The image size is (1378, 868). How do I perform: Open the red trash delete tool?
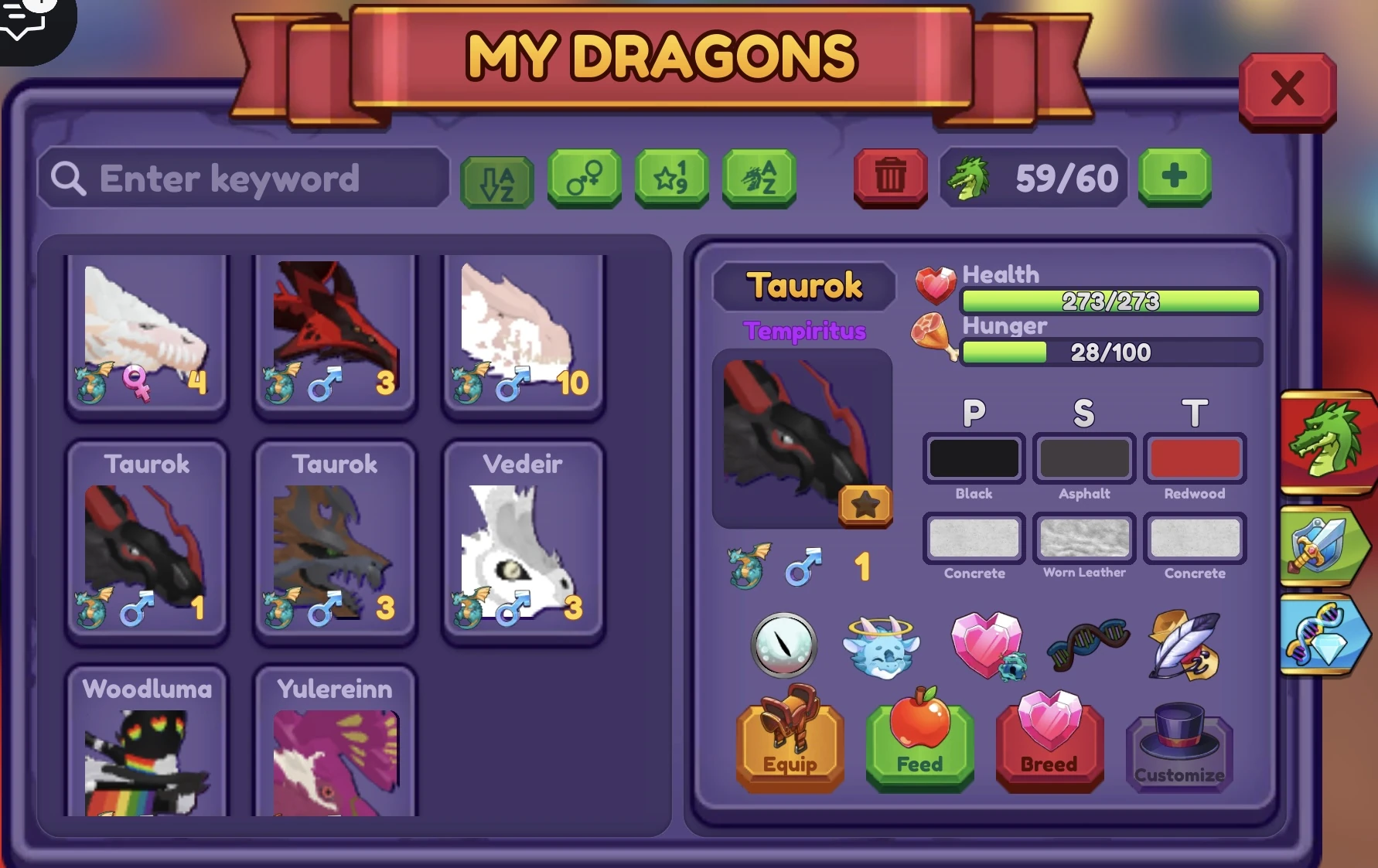[x=890, y=179]
